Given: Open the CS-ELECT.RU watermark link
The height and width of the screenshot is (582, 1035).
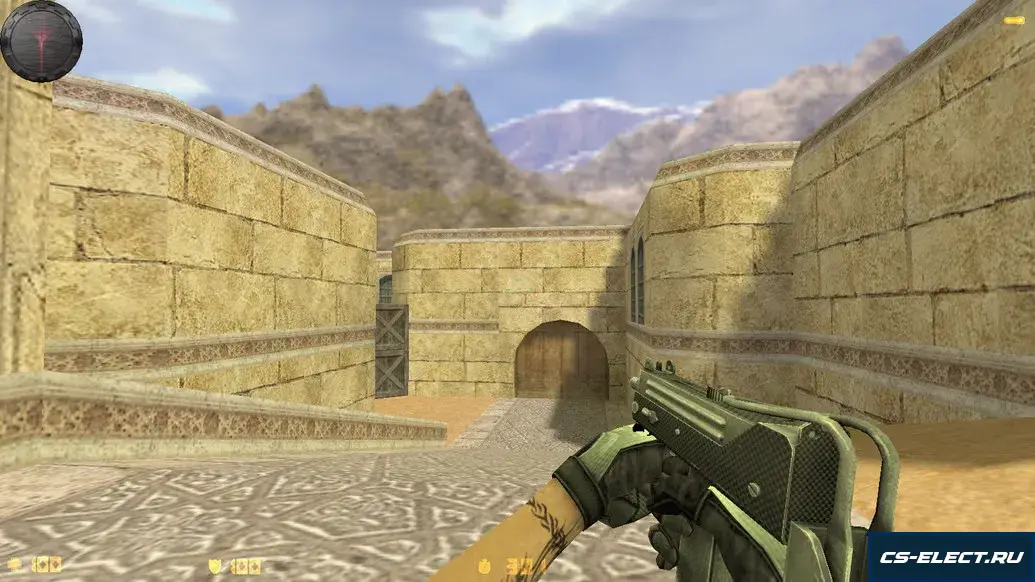Looking at the screenshot, I should [950, 556].
